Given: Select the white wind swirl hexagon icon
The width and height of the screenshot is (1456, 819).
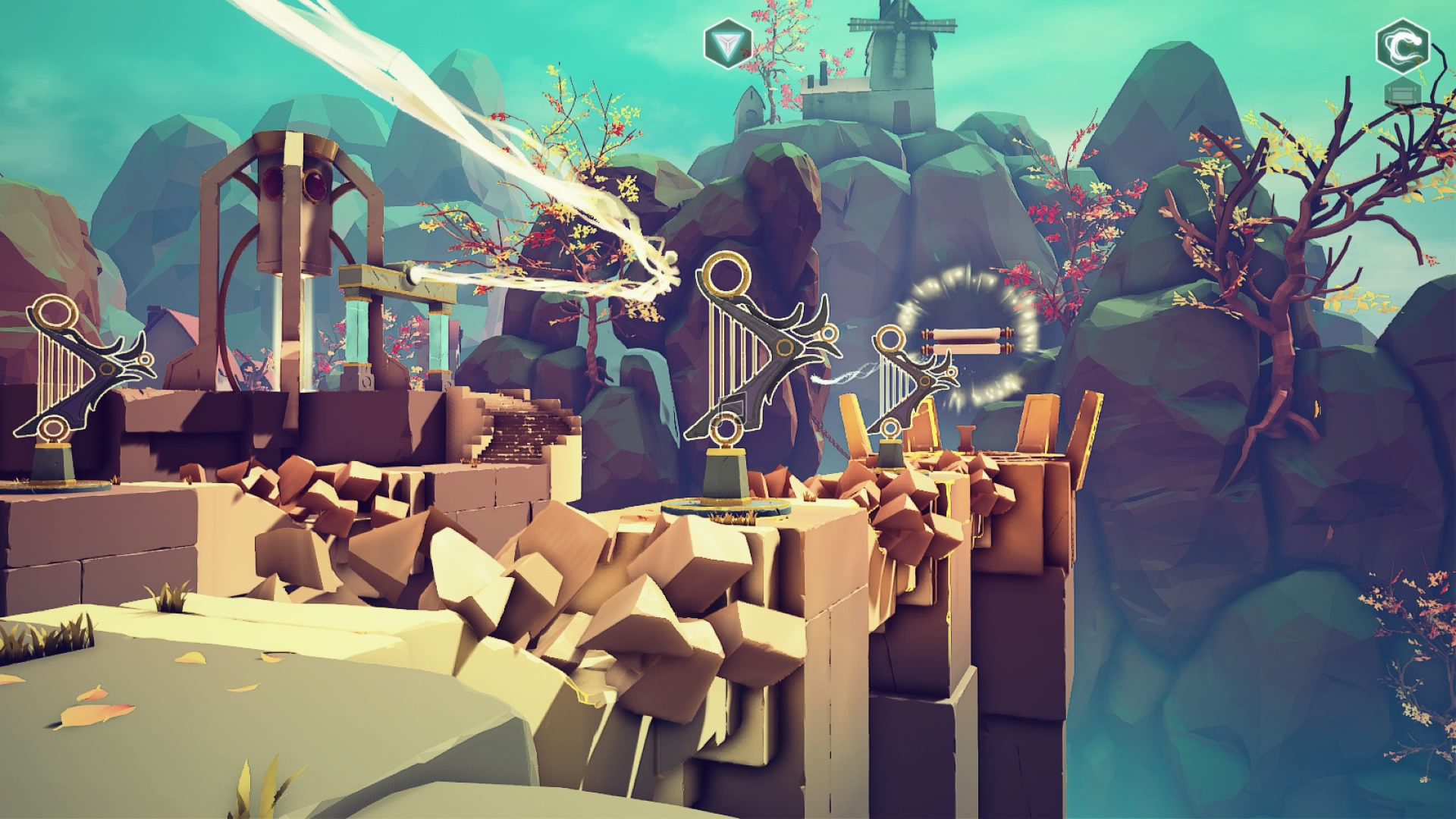Looking at the screenshot, I should tap(1402, 44).
